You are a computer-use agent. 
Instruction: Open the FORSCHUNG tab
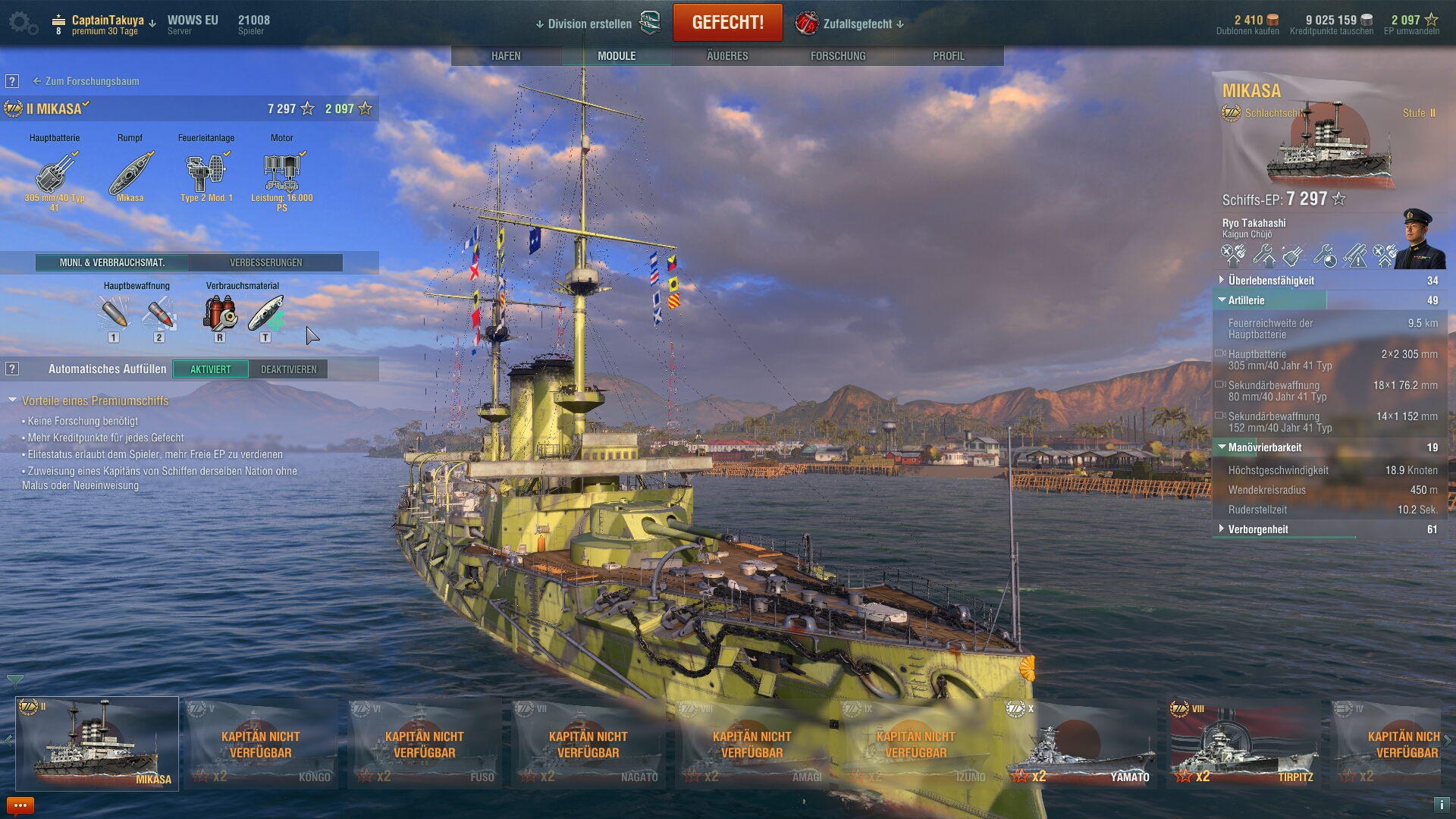838,56
